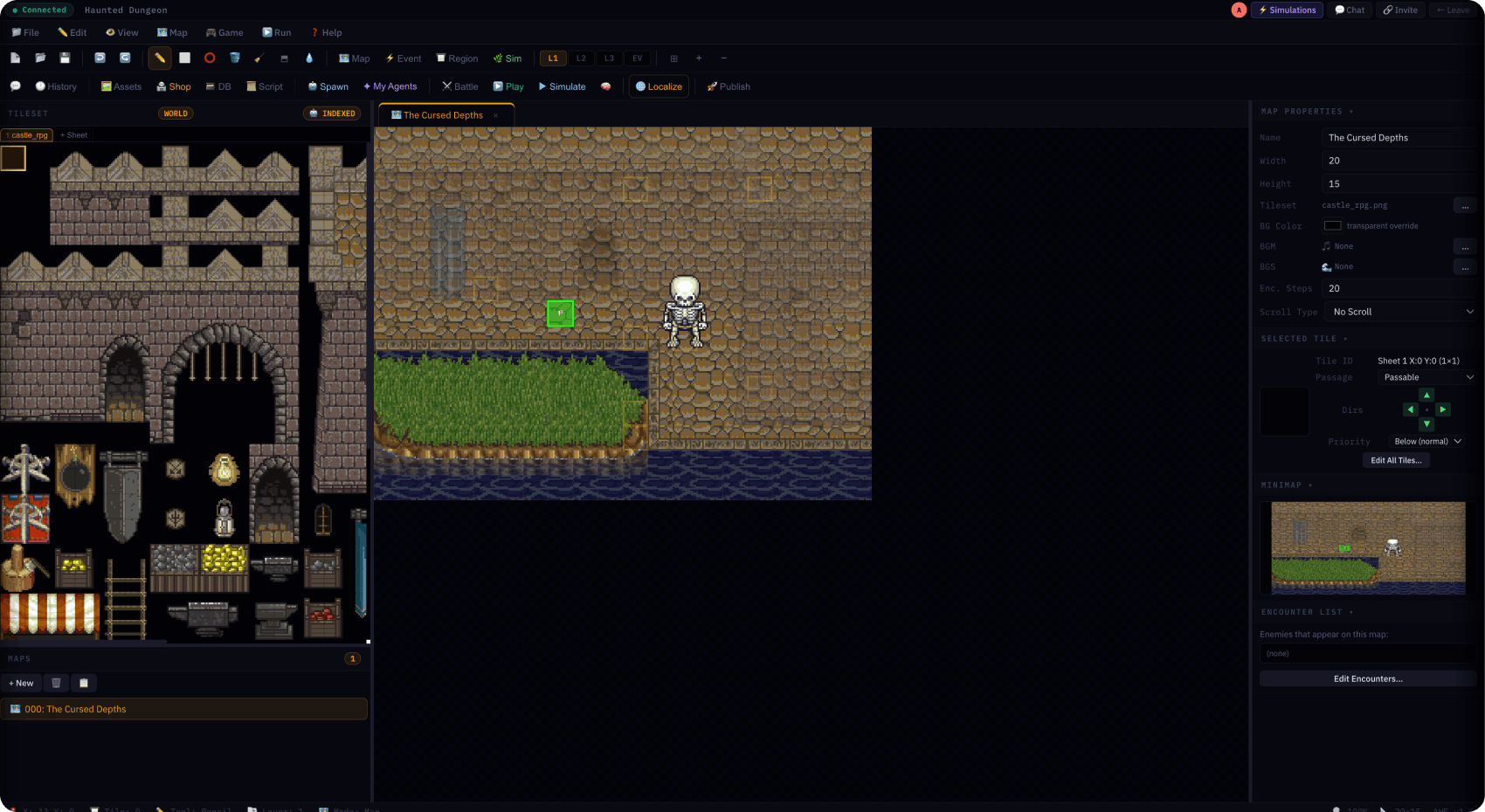The height and width of the screenshot is (812, 1485).
Task: Undo the last map edit
Action: (100, 58)
